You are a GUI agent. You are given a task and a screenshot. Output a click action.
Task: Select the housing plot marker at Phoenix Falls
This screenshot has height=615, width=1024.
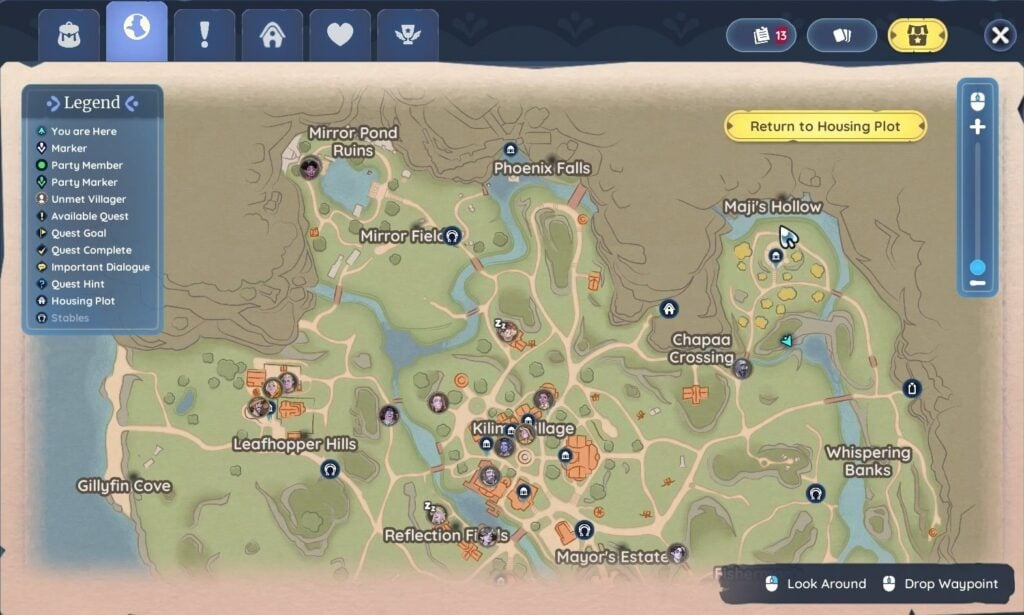[x=510, y=150]
